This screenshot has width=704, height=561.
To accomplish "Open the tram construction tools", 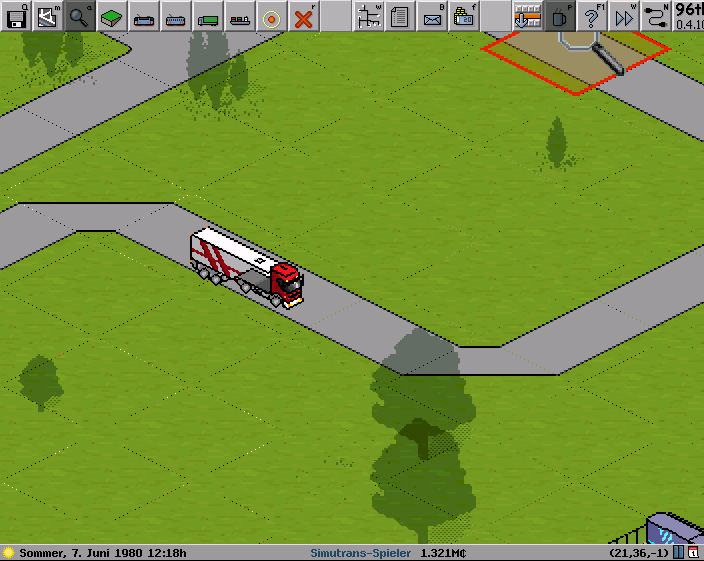I will [176, 16].
